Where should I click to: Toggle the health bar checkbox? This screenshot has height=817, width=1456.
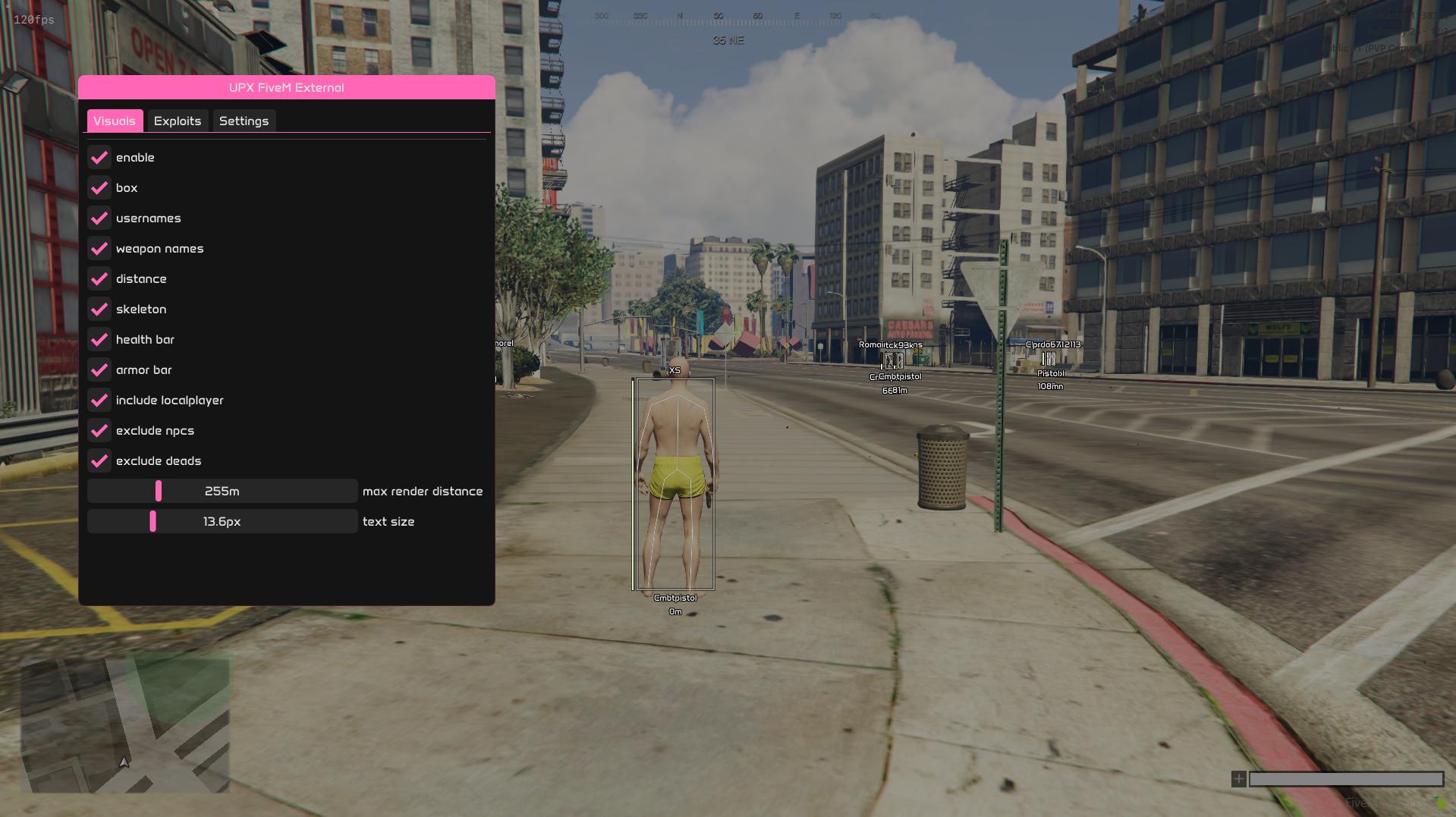click(99, 340)
